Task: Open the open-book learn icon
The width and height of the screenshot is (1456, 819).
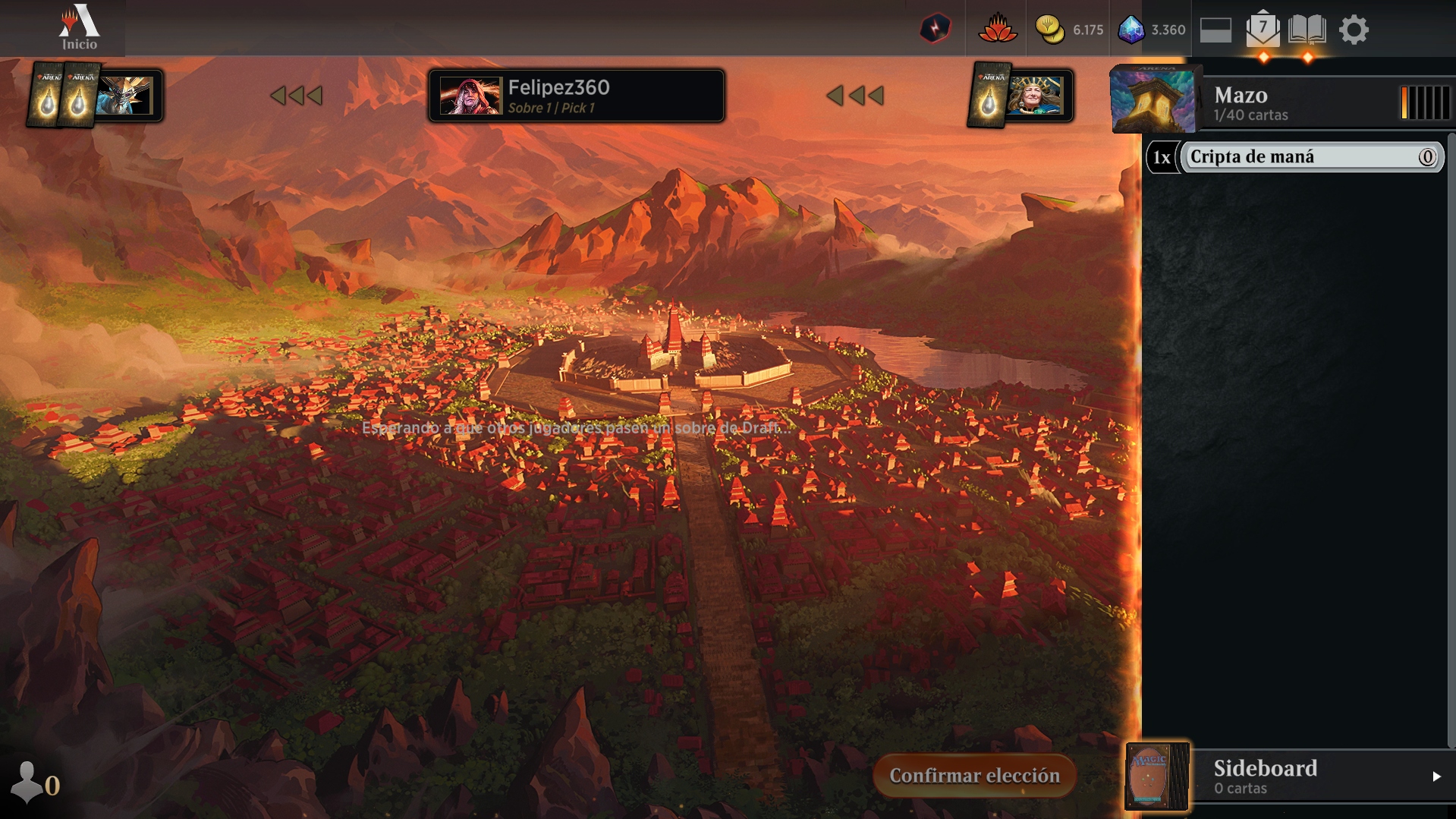Action: click(x=1307, y=30)
